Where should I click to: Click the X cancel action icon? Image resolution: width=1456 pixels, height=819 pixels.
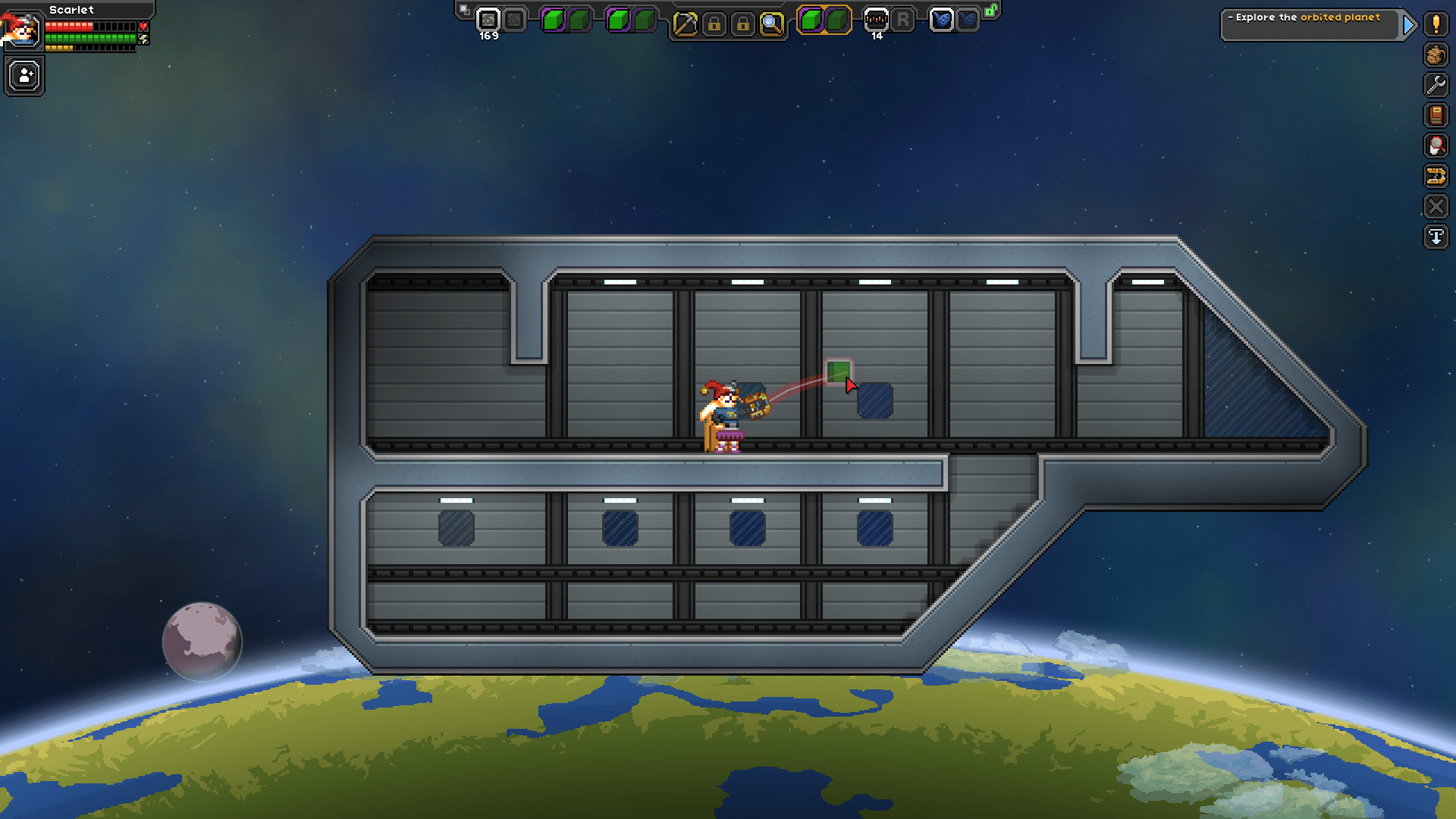coord(1437,206)
